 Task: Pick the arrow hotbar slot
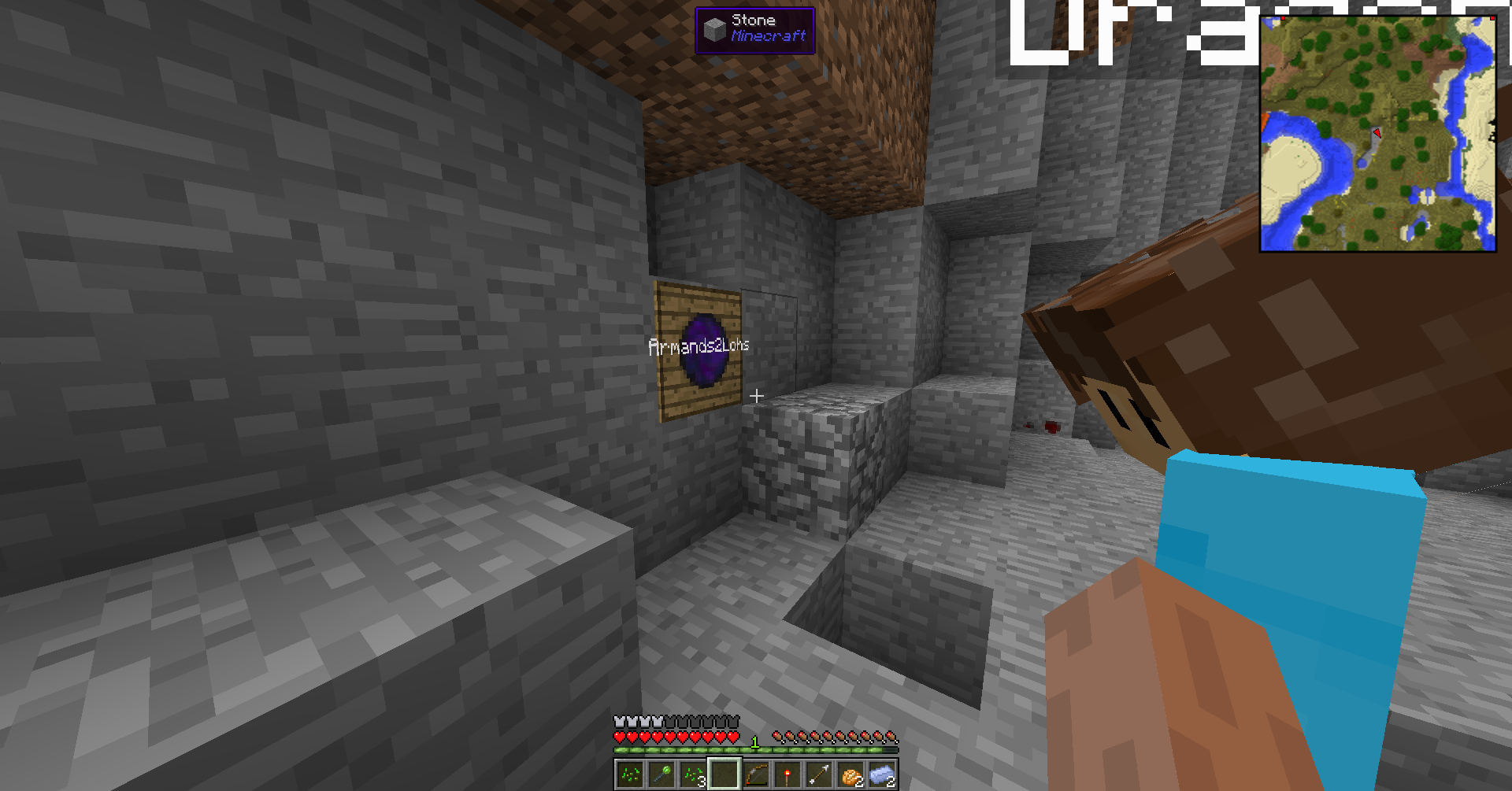click(819, 774)
